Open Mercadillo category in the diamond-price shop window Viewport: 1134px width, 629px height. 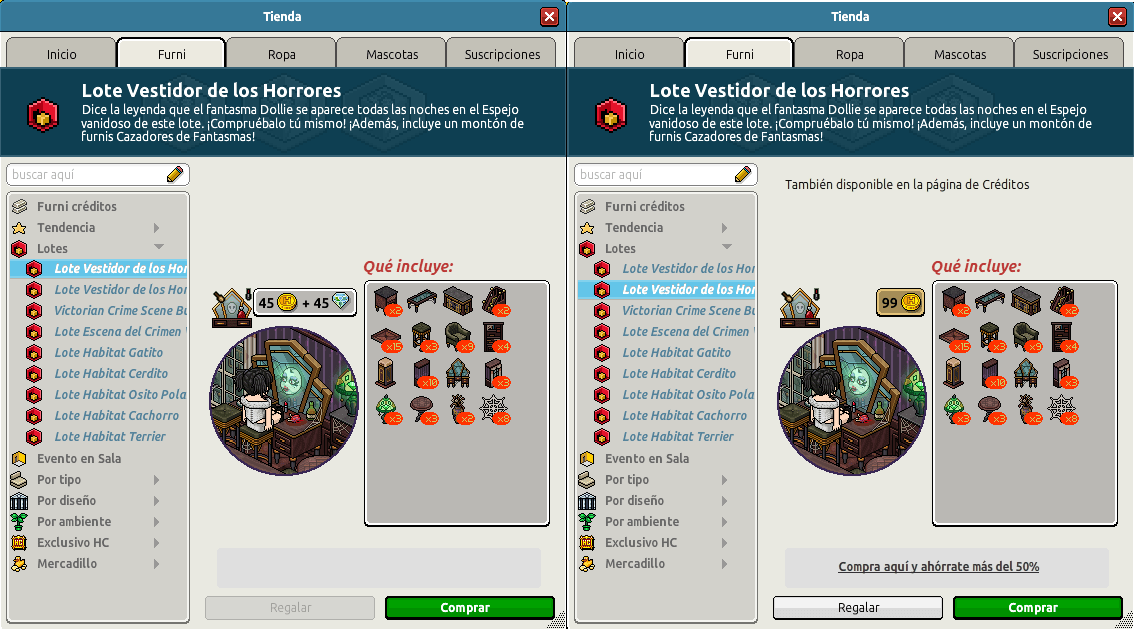point(67,564)
